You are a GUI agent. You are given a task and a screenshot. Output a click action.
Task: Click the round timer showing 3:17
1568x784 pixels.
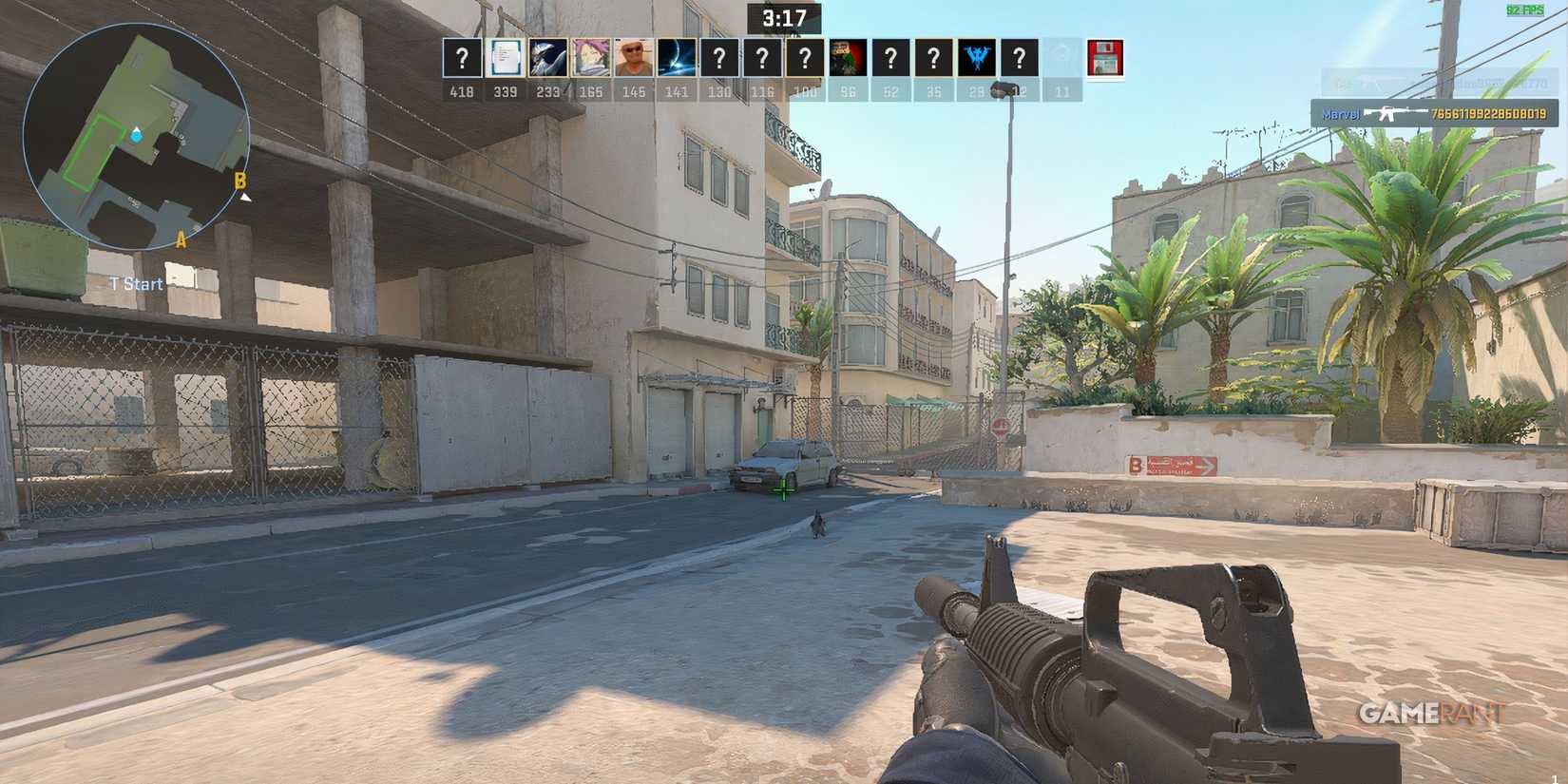pyautogui.click(x=783, y=14)
